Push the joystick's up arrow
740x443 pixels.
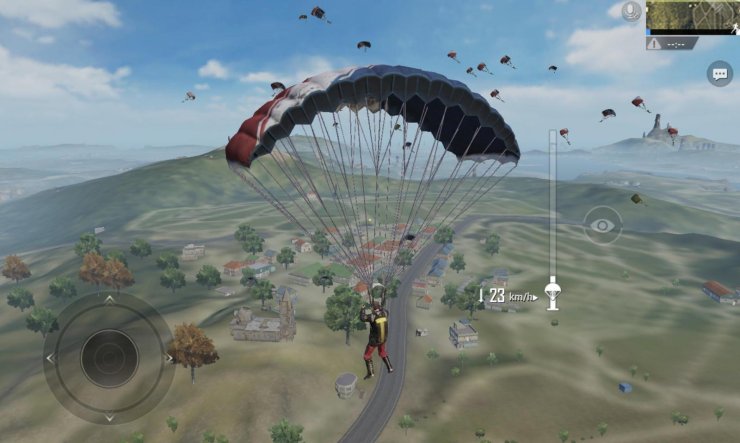109,298
